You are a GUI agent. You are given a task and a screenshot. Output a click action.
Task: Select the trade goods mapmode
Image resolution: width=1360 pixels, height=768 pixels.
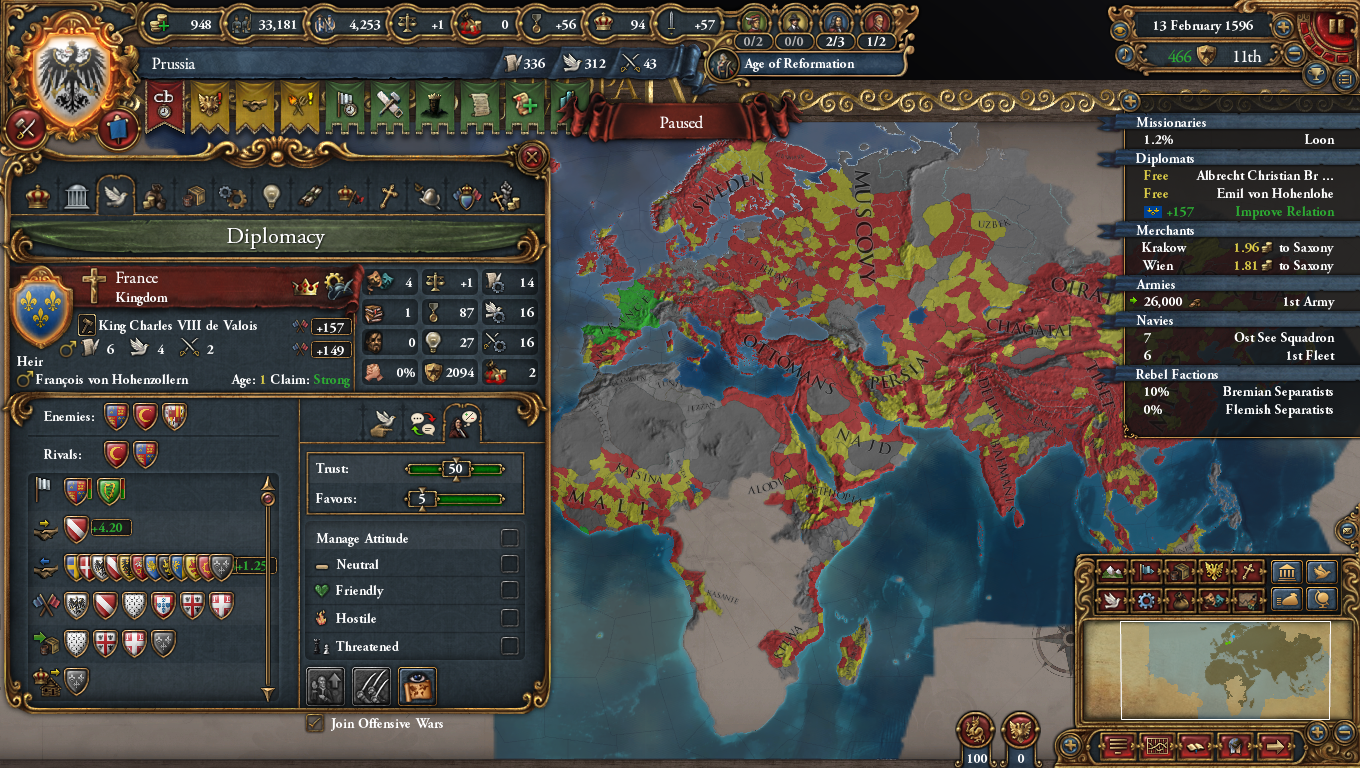click(x=1179, y=572)
